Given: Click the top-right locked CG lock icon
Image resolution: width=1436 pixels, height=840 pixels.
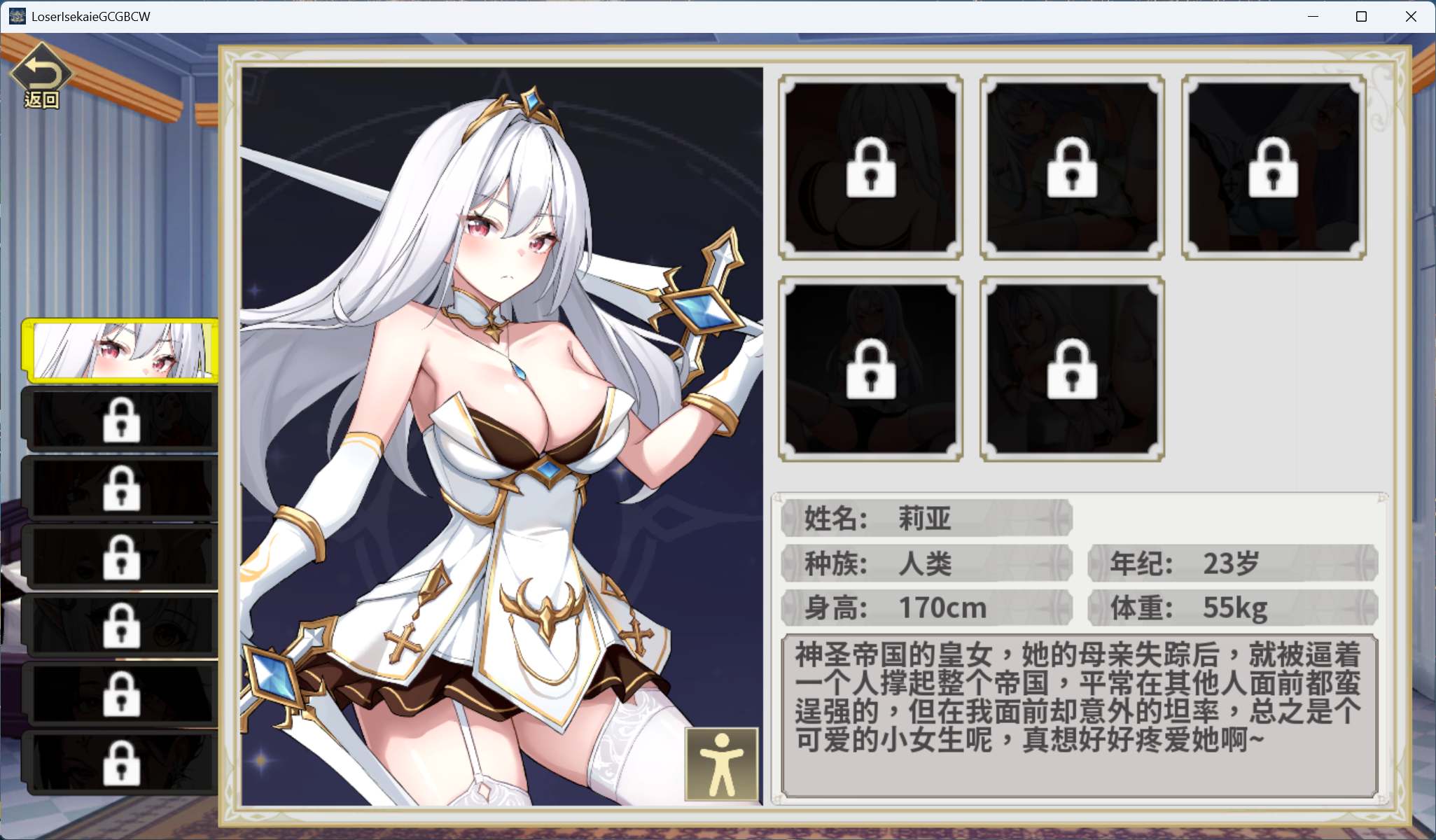Looking at the screenshot, I should tap(1274, 168).
